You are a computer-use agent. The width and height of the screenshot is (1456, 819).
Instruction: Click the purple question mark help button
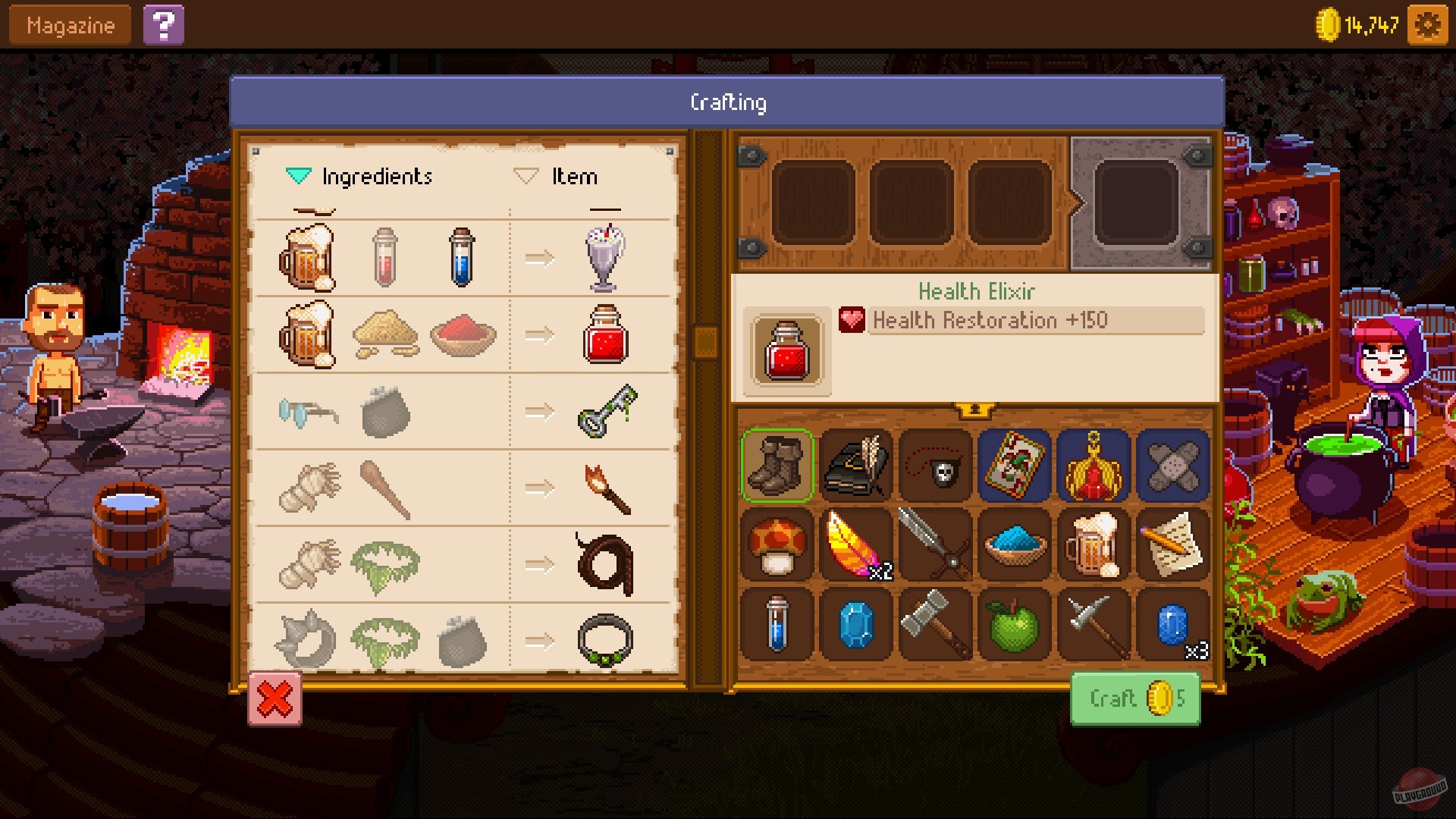pos(164,25)
